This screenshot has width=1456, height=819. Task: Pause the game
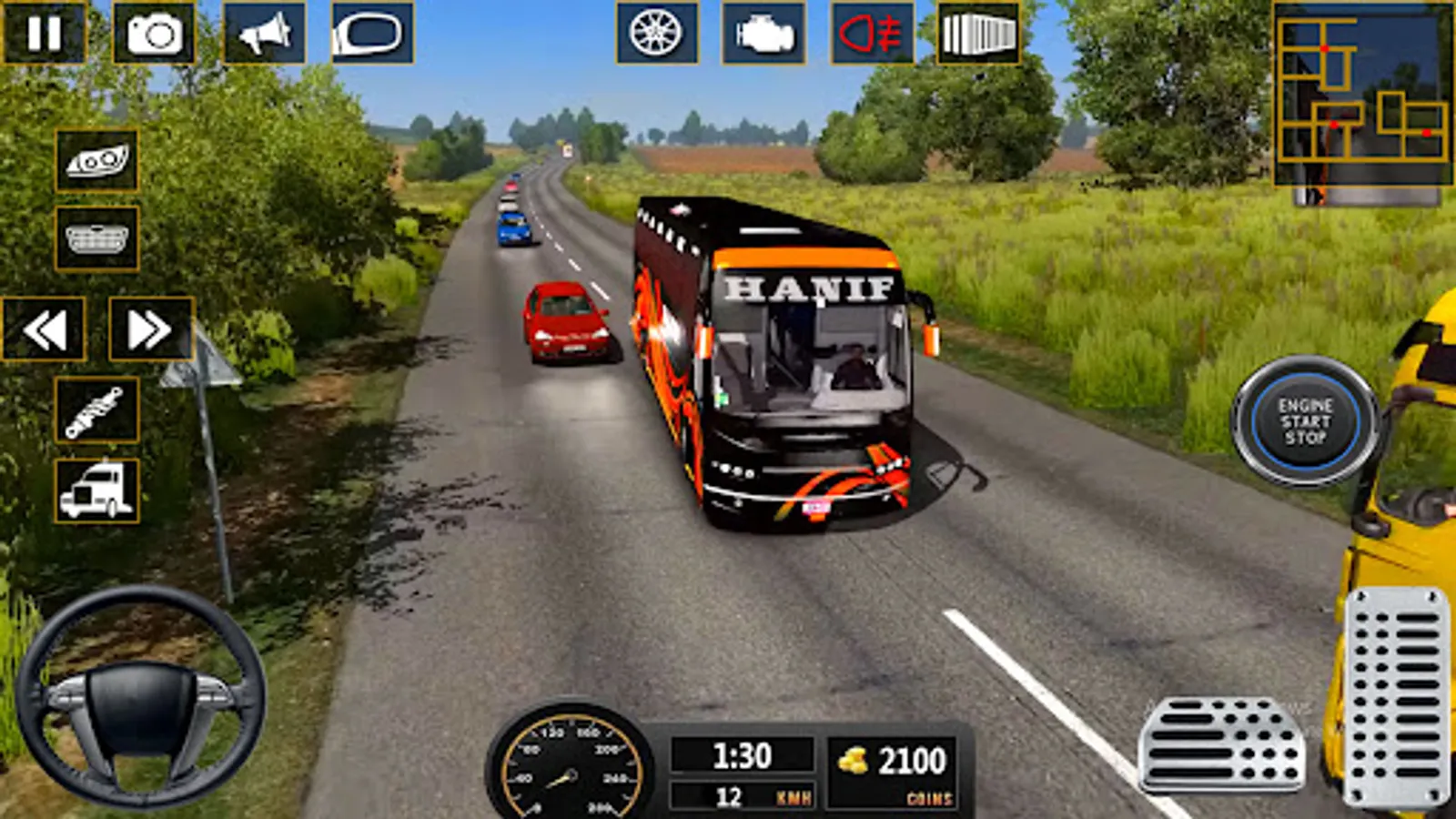coord(44,34)
